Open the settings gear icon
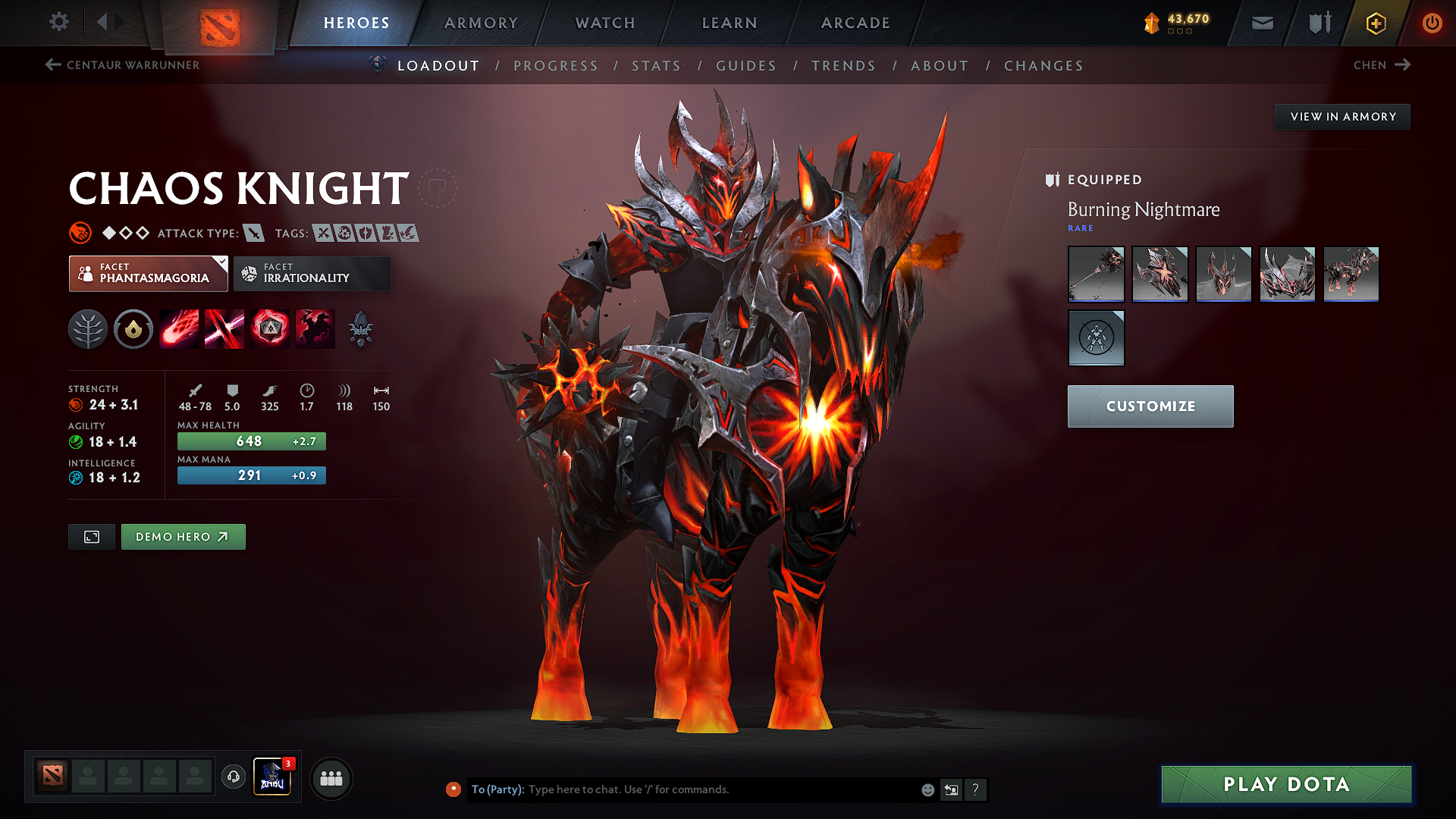Screen dimensions: 1456x819 [58, 22]
